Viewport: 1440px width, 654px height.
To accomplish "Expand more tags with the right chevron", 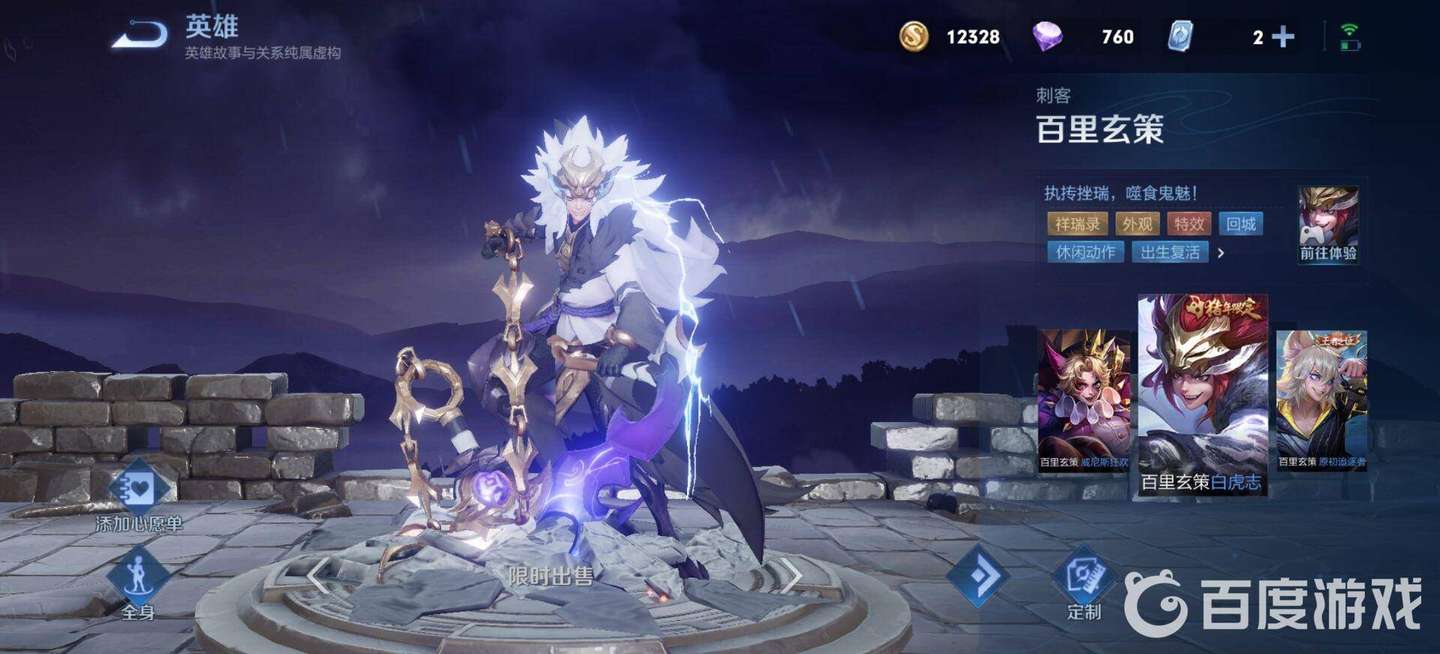I will (x=1221, y=253).
